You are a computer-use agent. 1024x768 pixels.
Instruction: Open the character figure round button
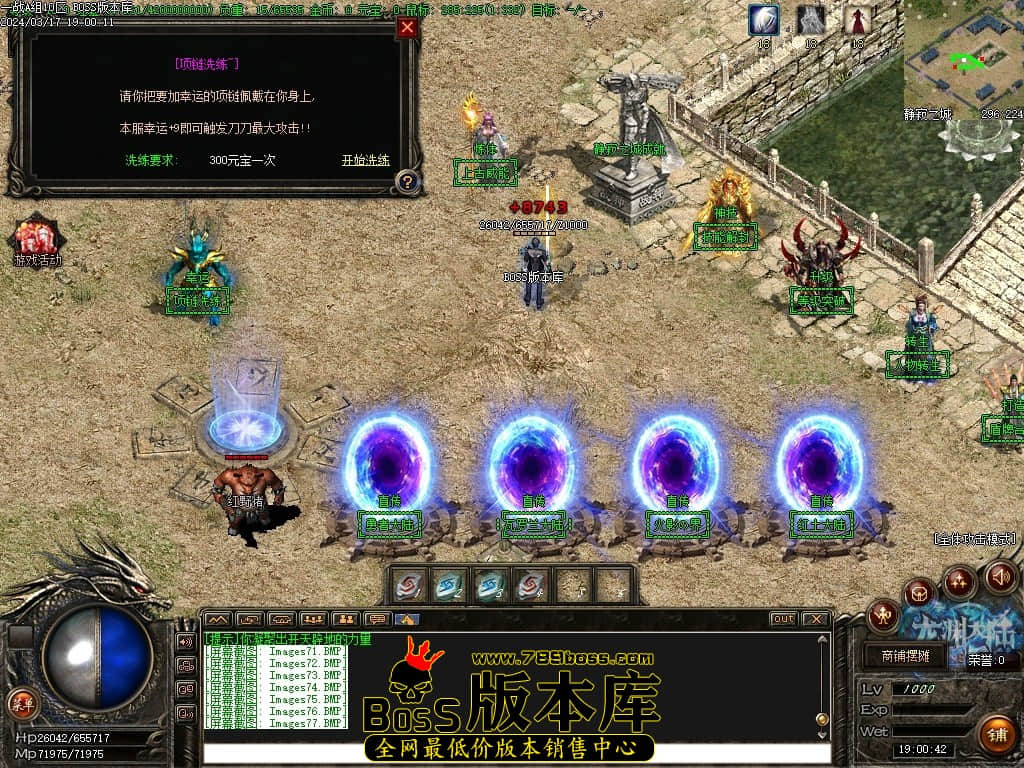click(x=883, y=615)
